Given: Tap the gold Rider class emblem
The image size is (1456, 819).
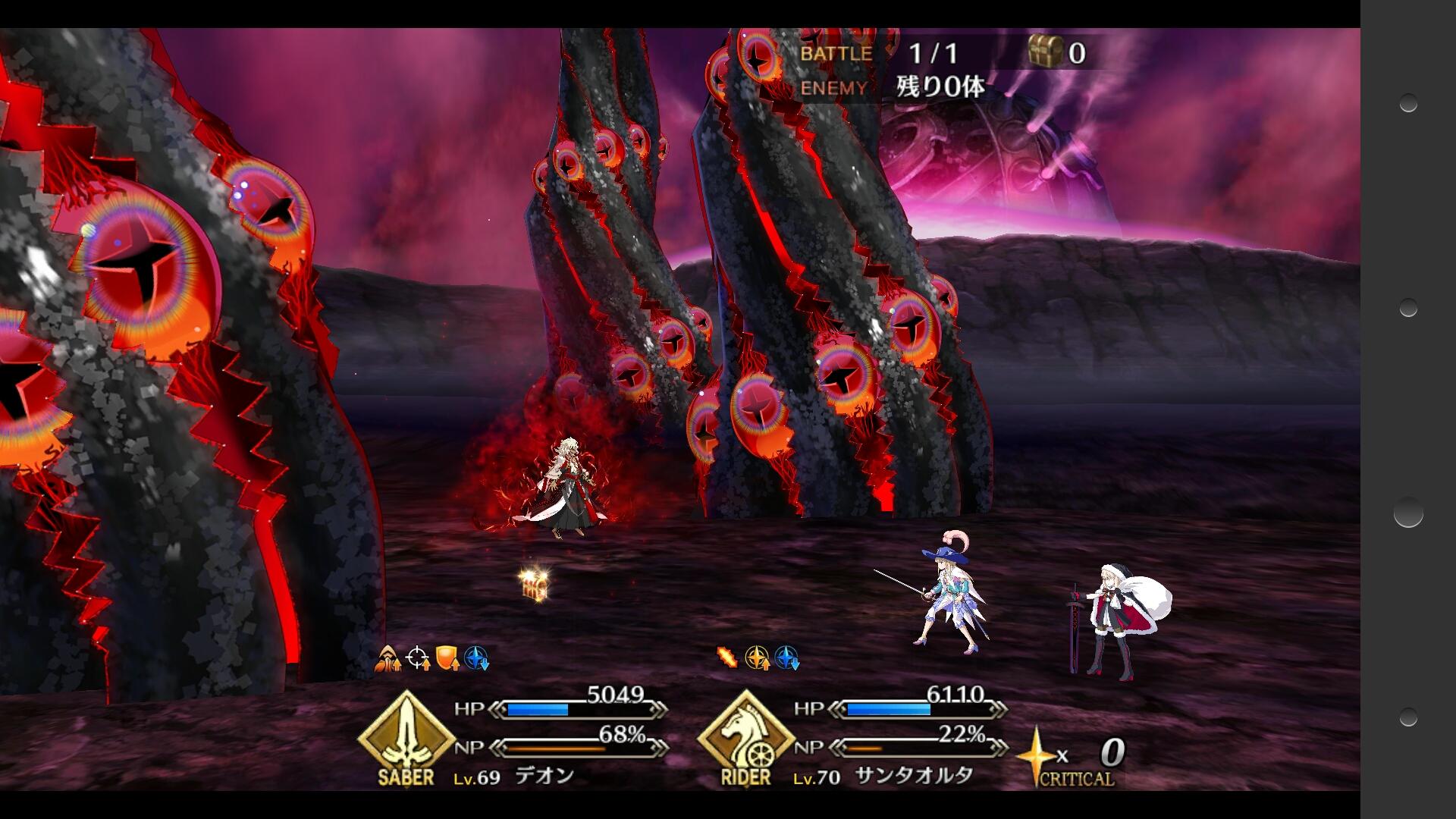Looking at the screenshot, I should pyautogui.click(x=745, y=734).
